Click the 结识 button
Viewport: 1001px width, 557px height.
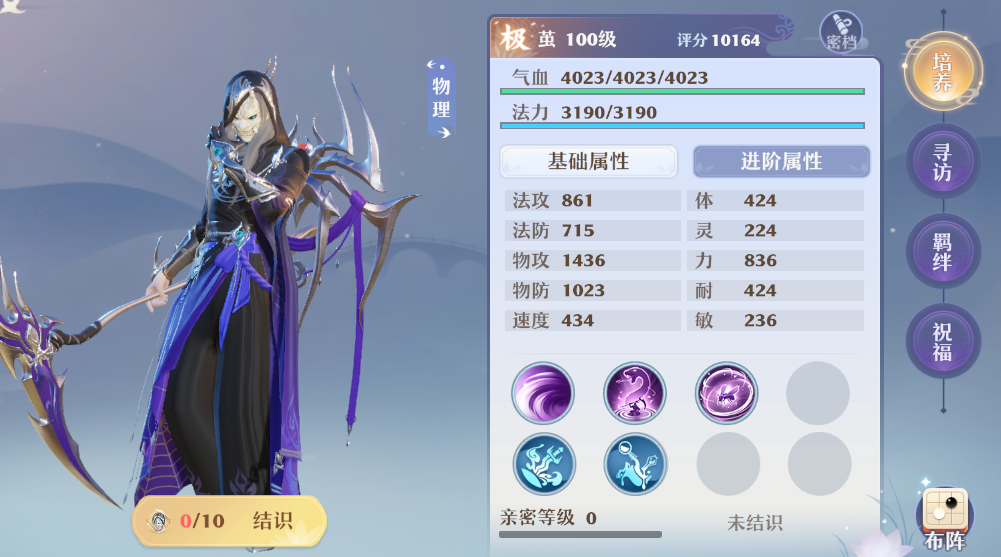(x=230, y=521)
